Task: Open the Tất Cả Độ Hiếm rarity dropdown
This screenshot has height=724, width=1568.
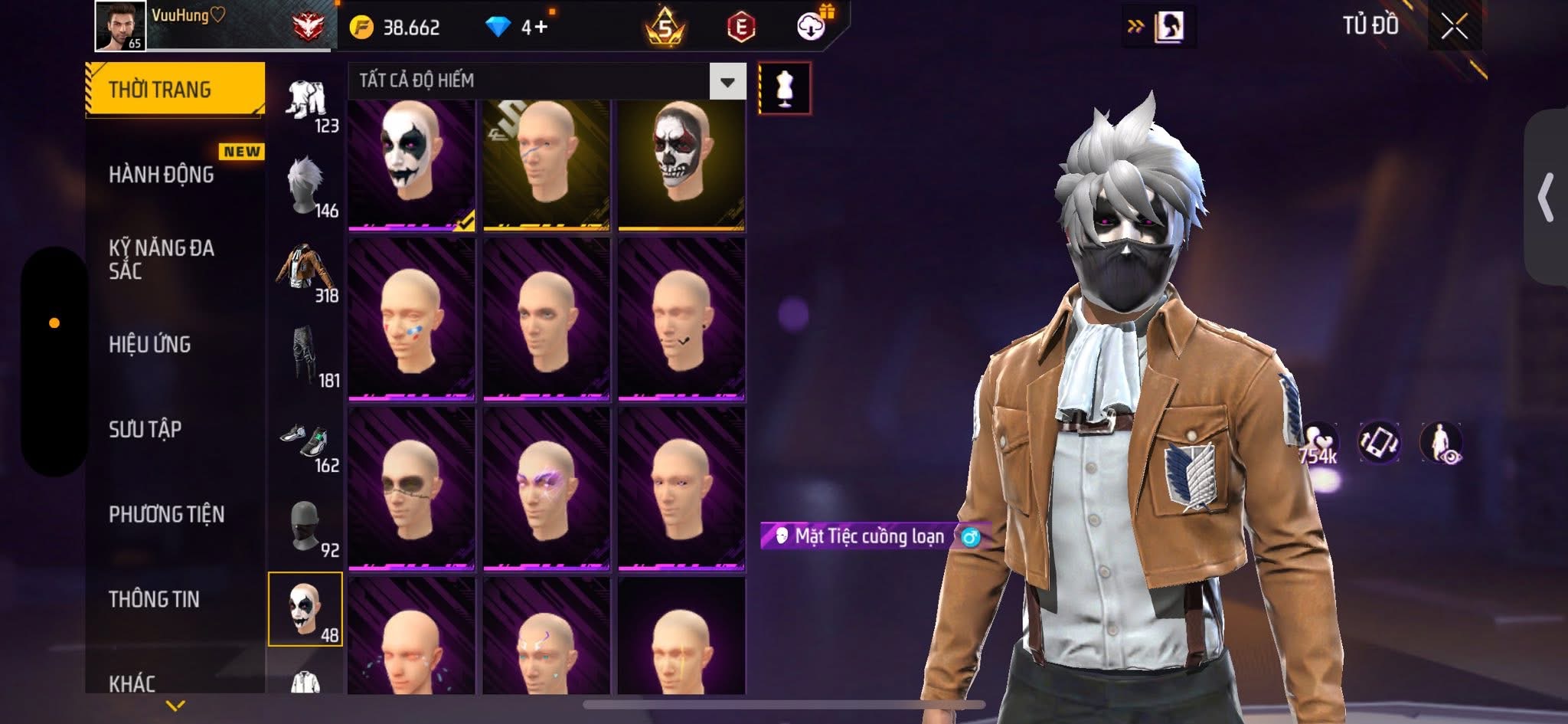Action: click(727, 81)
